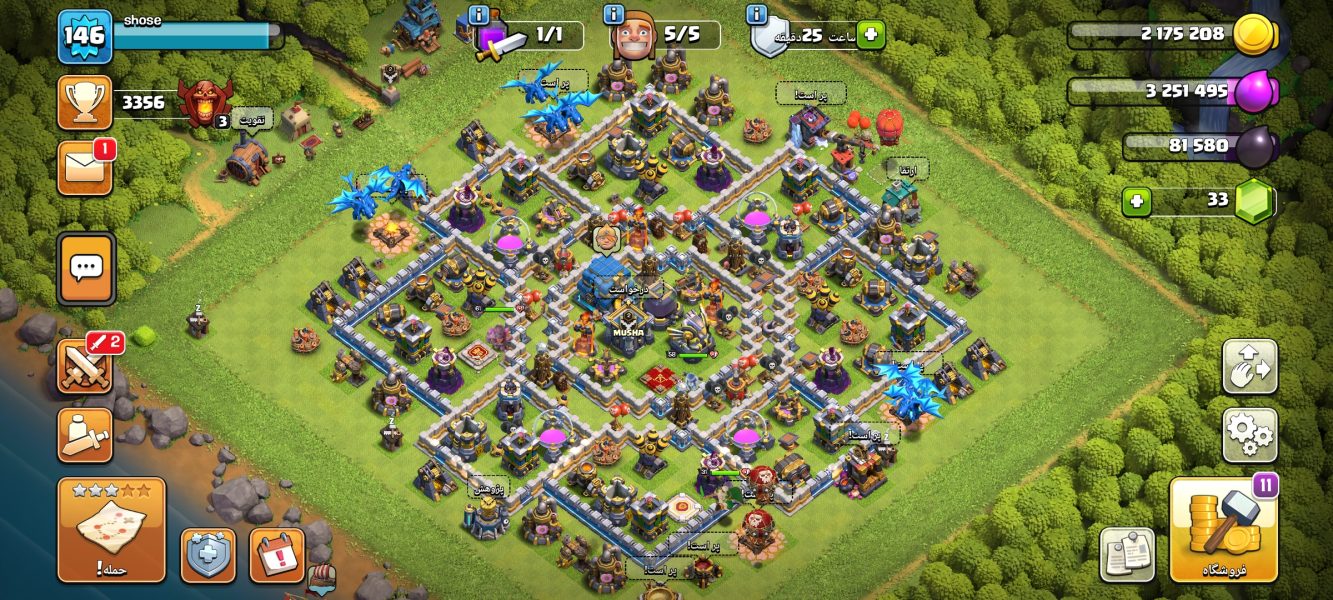Open the crossed swords battle log
This screenshot has width=1333, height=600.
pyautogui.click(x=86, y=366)
